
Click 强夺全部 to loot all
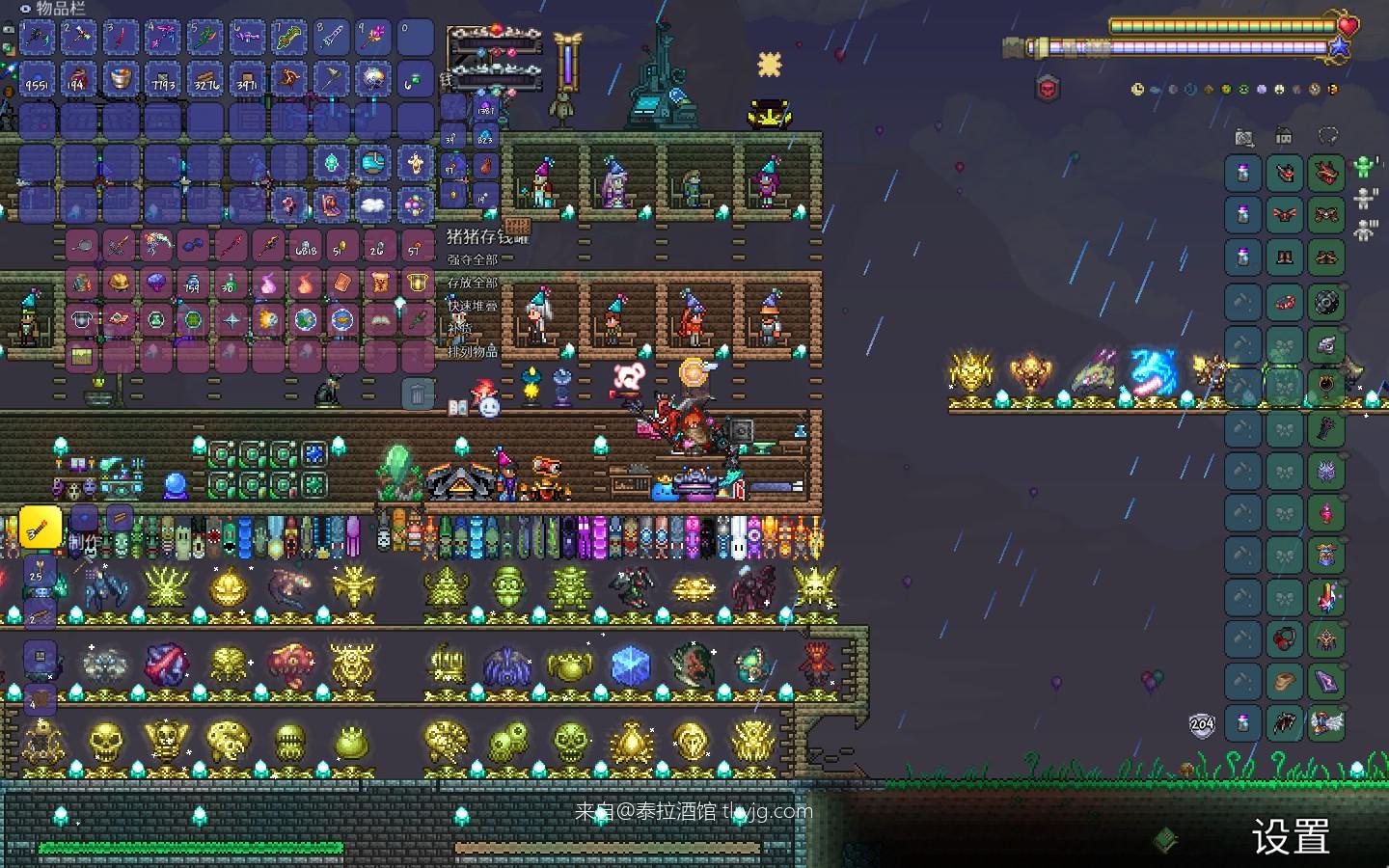point(473,259)
